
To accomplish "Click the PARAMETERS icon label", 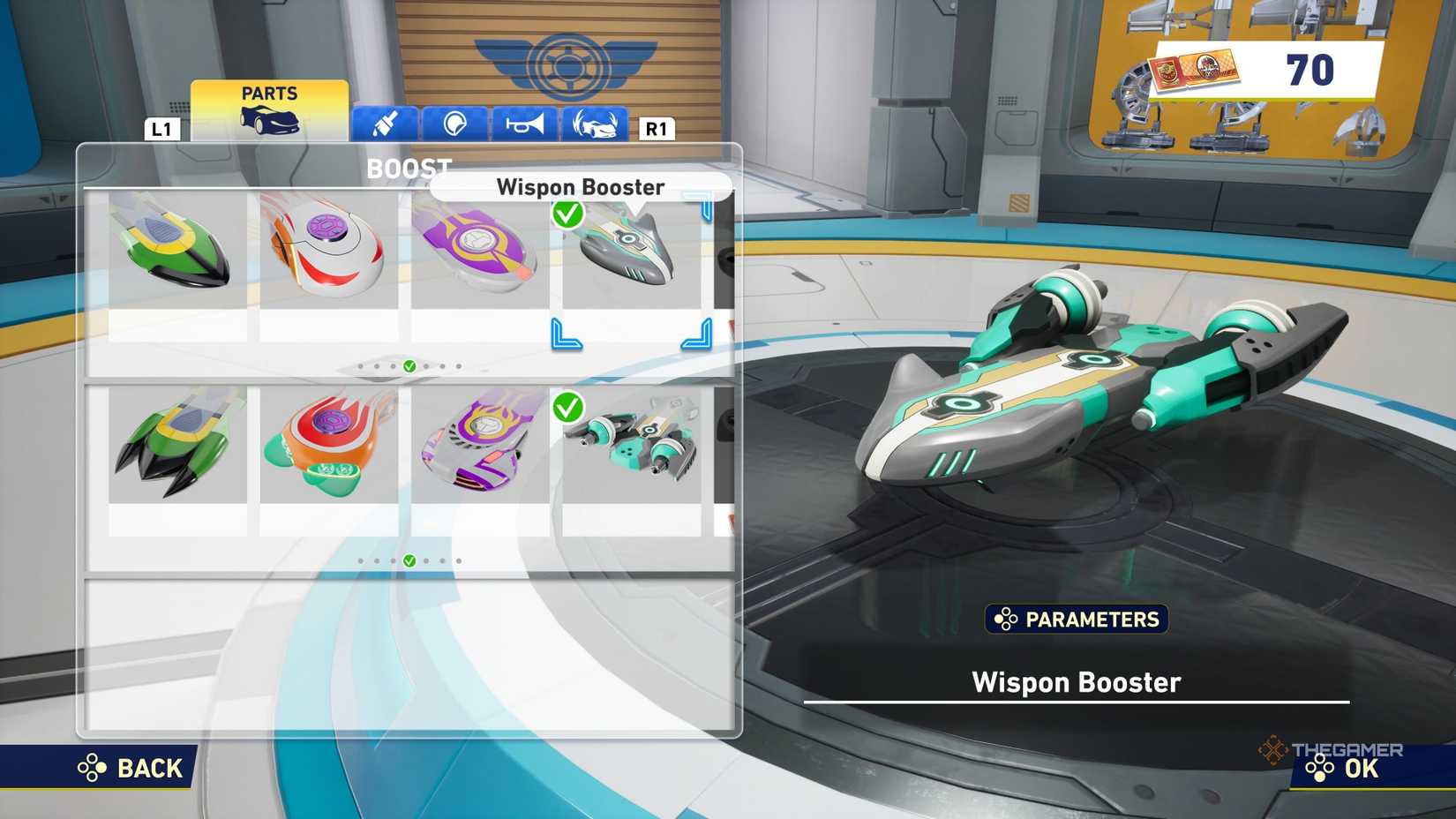I will 1076,620.
